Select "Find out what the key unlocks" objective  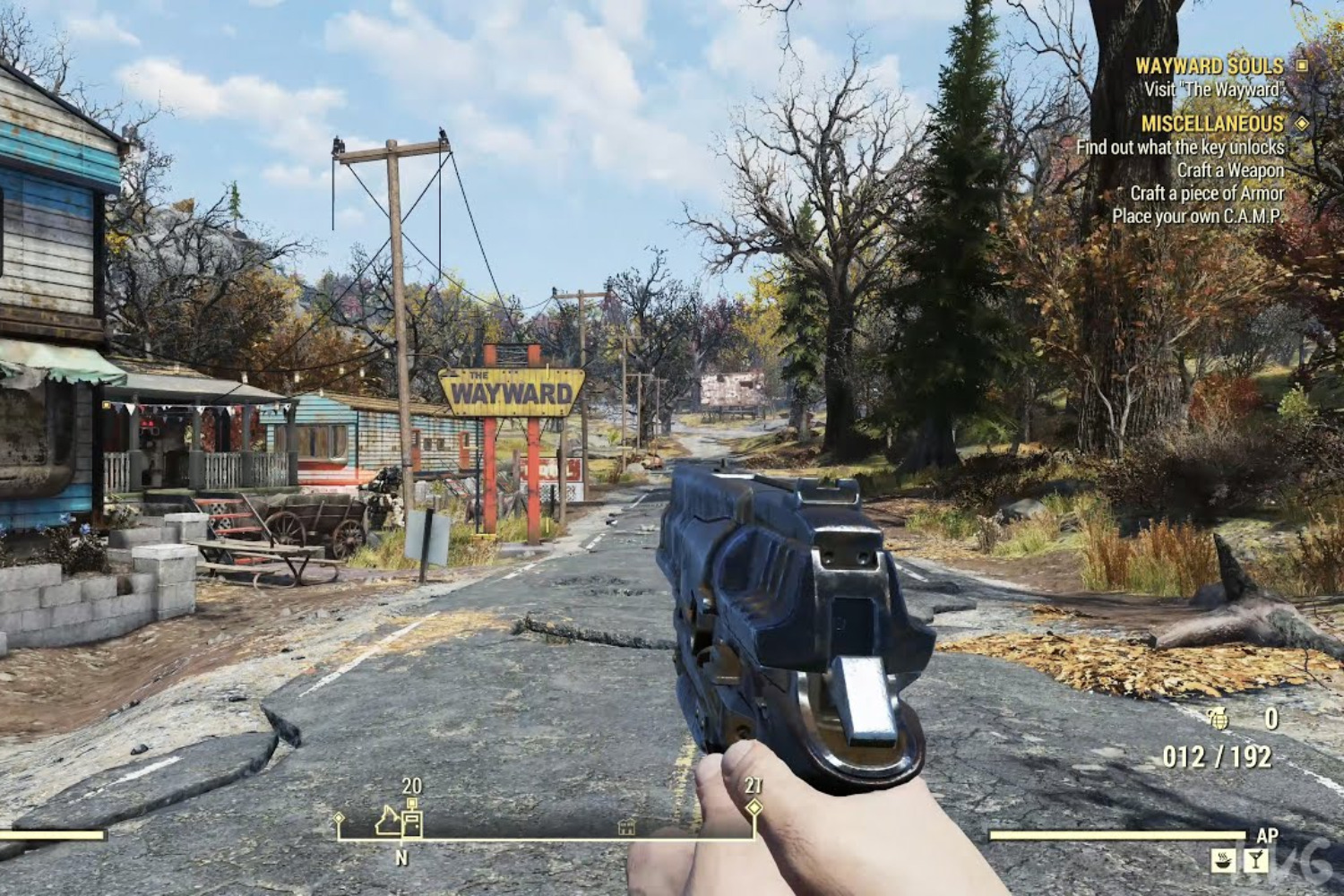click(1180, 147)
